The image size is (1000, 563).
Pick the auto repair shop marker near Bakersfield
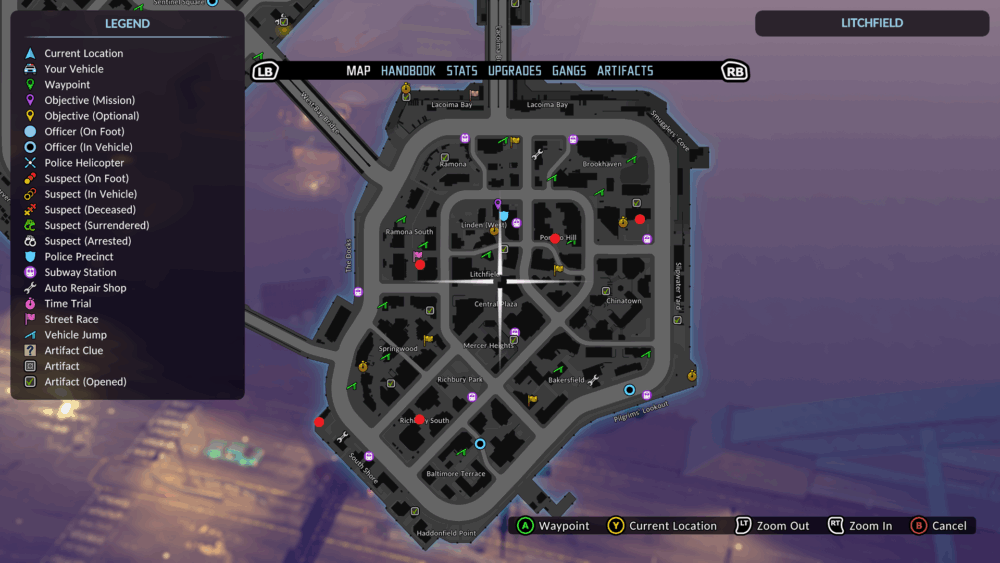593,380
